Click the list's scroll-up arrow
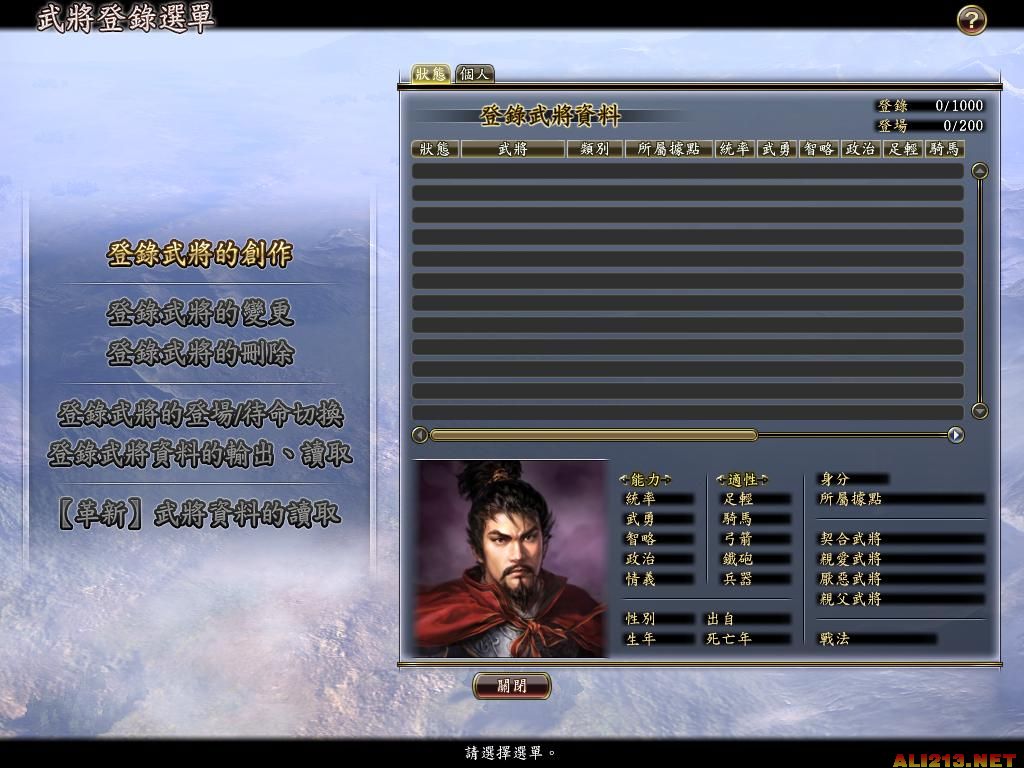Screen dimensions: 1024x768 click(980, 171)
